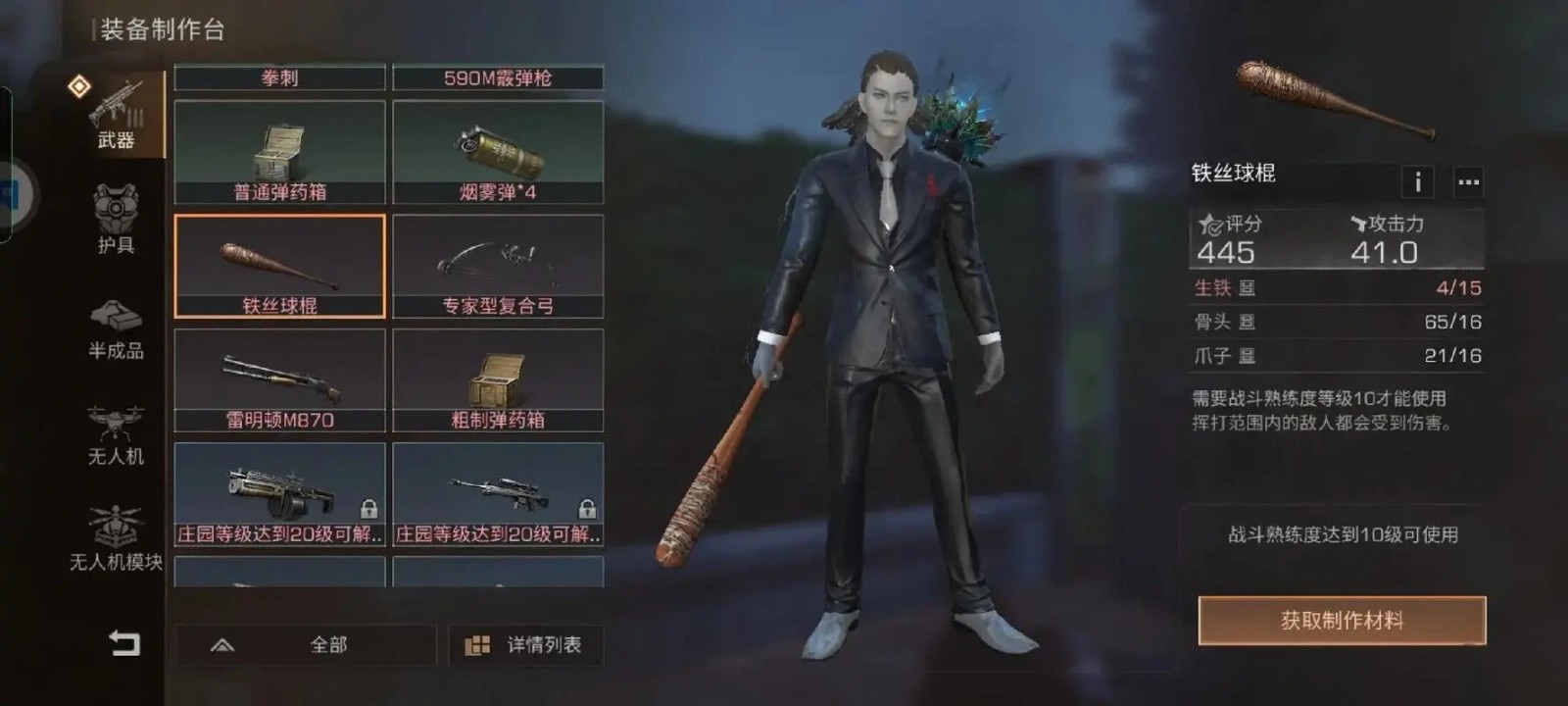Click the lock icon on the level 20 weapon

coord(370,508)
